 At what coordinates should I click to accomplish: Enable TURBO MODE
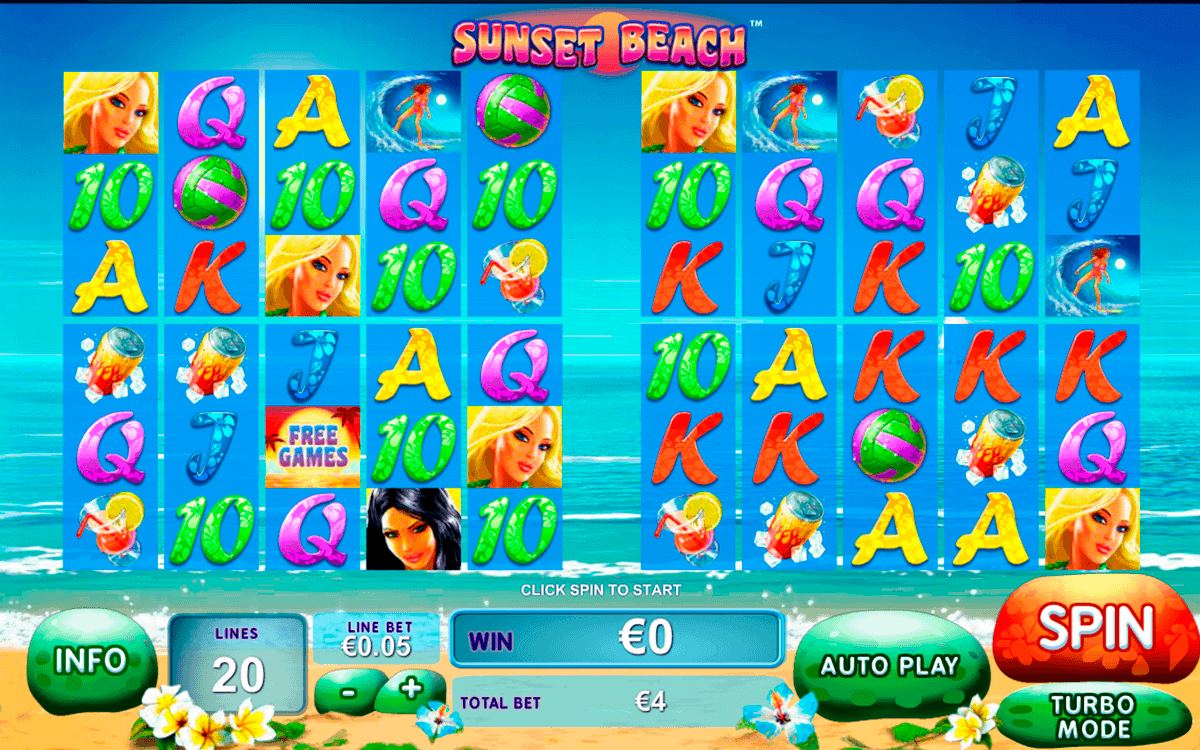[x=1091, y=716]
